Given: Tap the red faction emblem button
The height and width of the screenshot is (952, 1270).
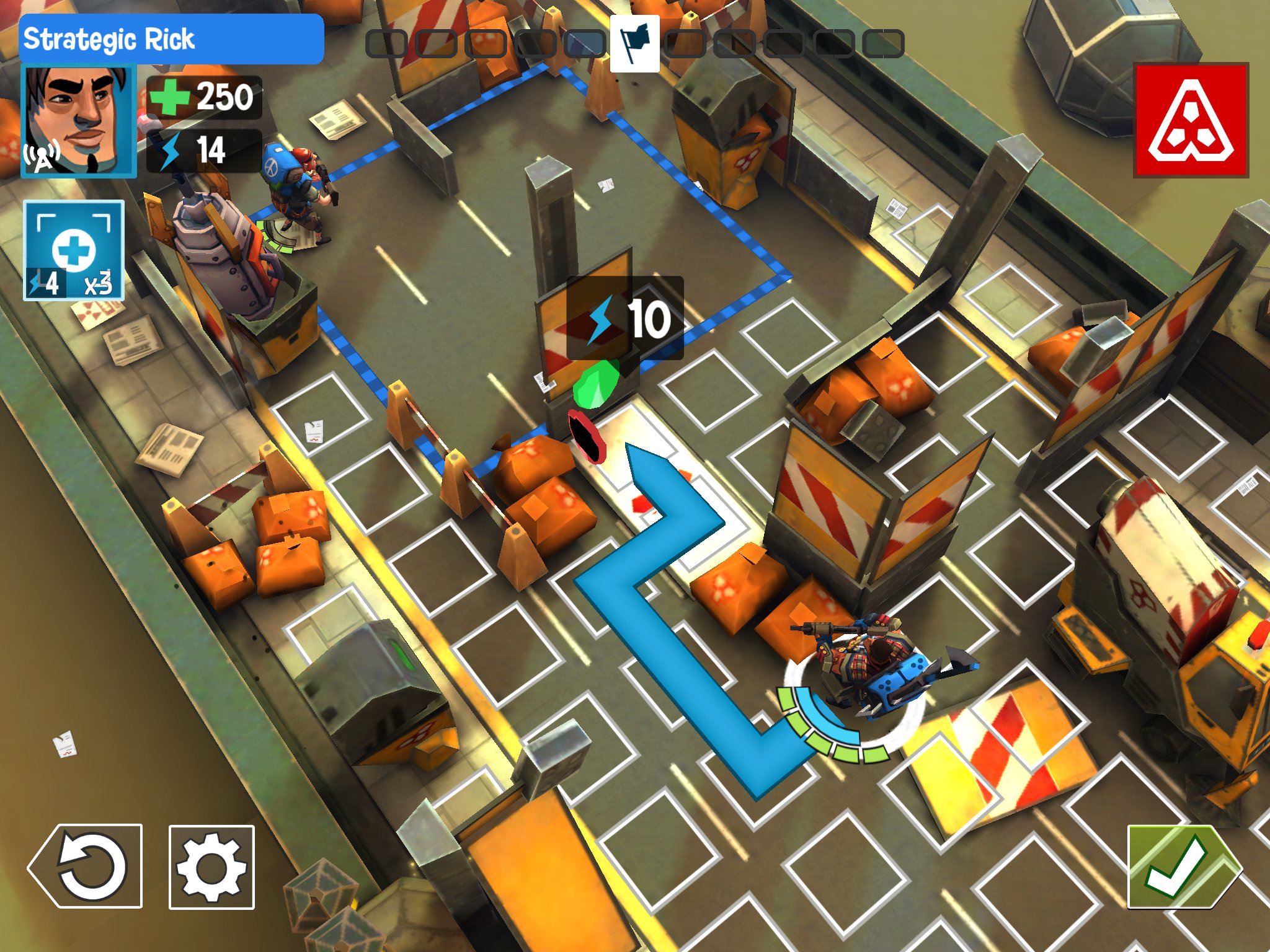Looking at the screenshot, I should tap(1191, 120).
